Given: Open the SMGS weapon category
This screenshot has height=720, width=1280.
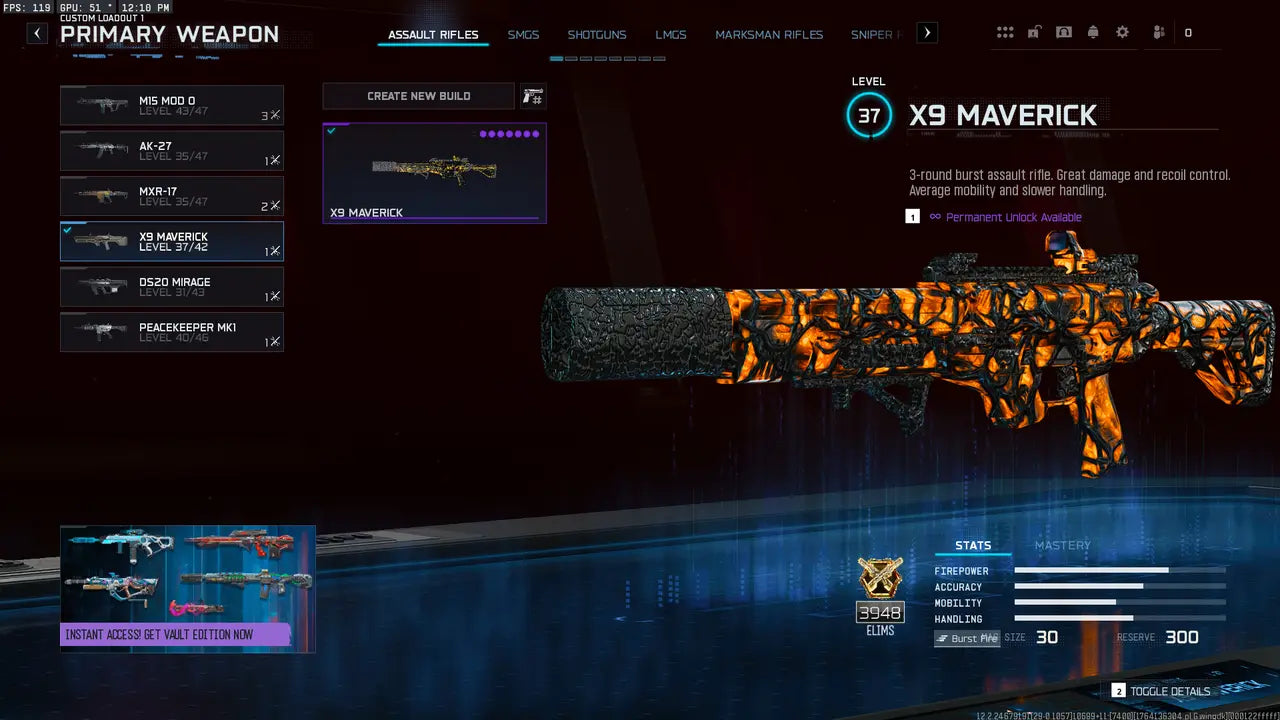Looking at the screenshot, I should (523, 34).
